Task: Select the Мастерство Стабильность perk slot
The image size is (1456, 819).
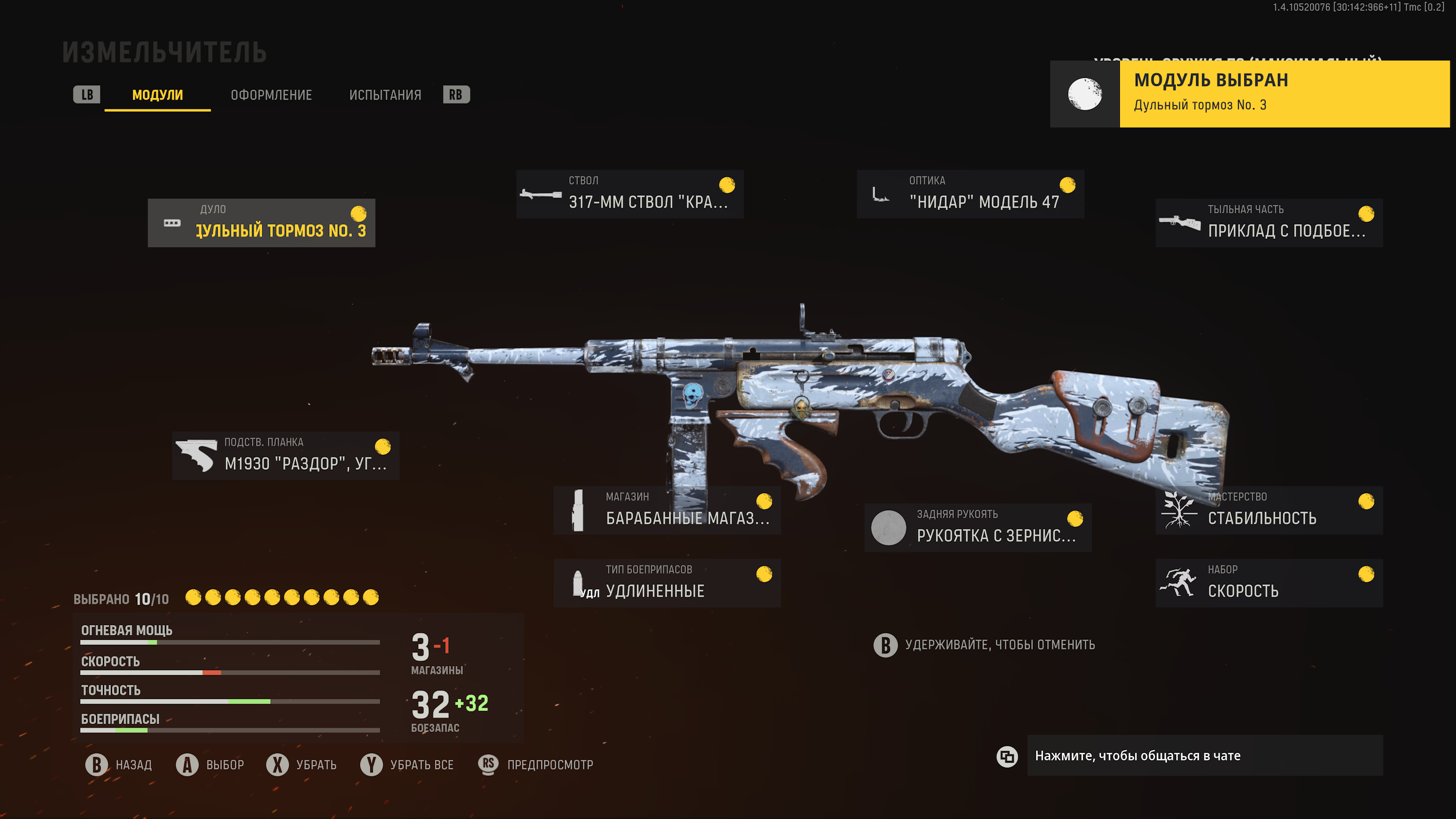Action: pyautogui.click(x=1269, y=510)
